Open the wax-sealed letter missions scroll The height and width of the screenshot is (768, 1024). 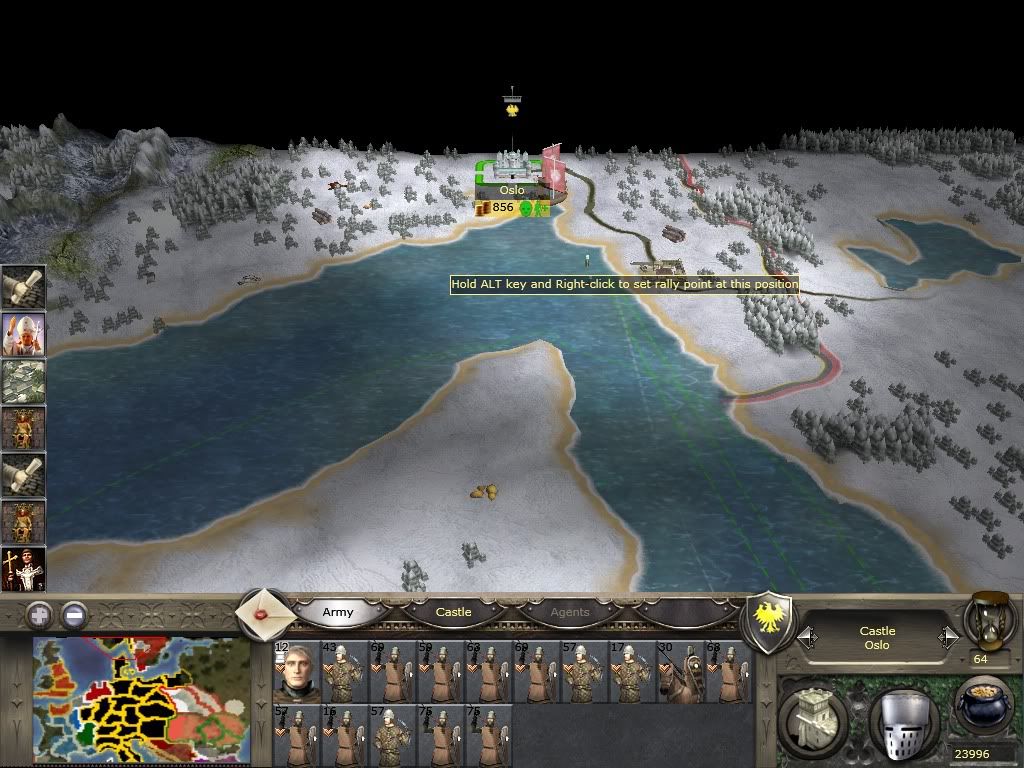tap(266, 613)
